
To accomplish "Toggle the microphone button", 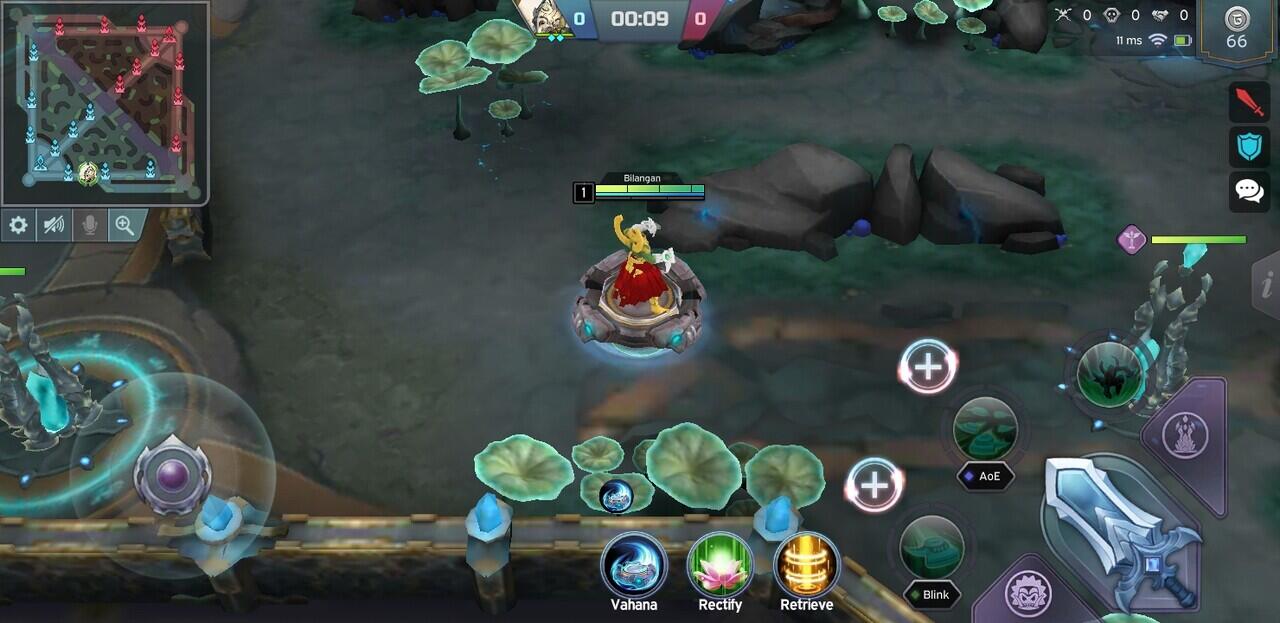I will point(90,225).
